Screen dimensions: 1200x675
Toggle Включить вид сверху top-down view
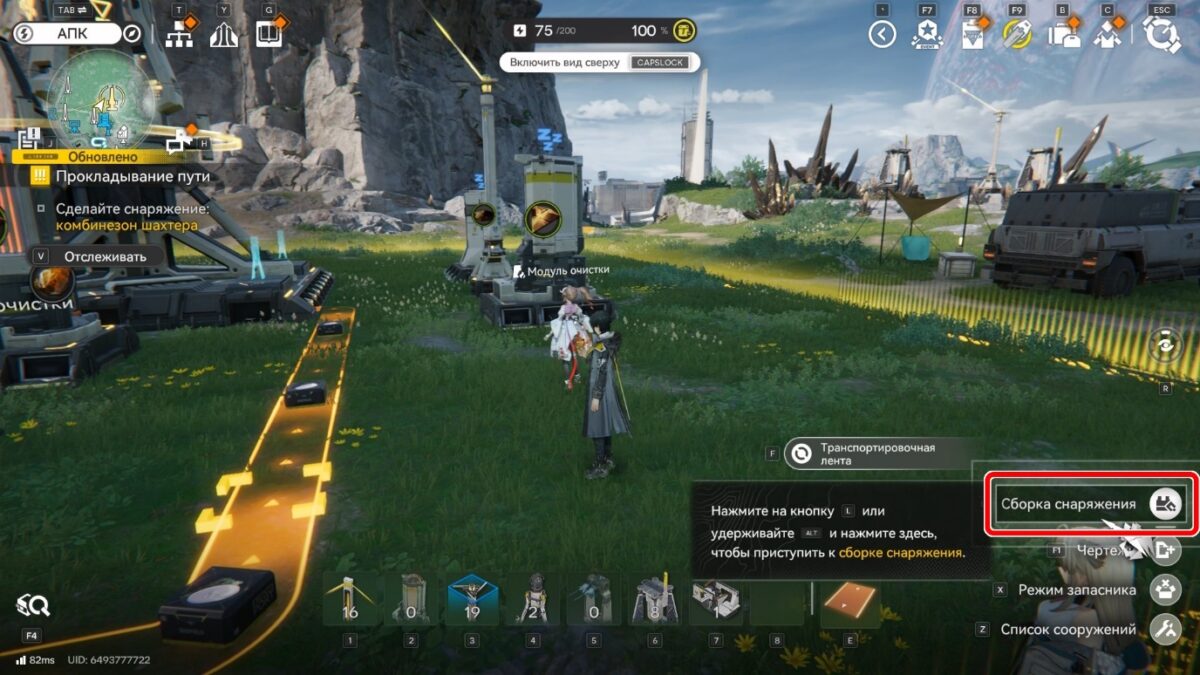(x=599, y=62)
